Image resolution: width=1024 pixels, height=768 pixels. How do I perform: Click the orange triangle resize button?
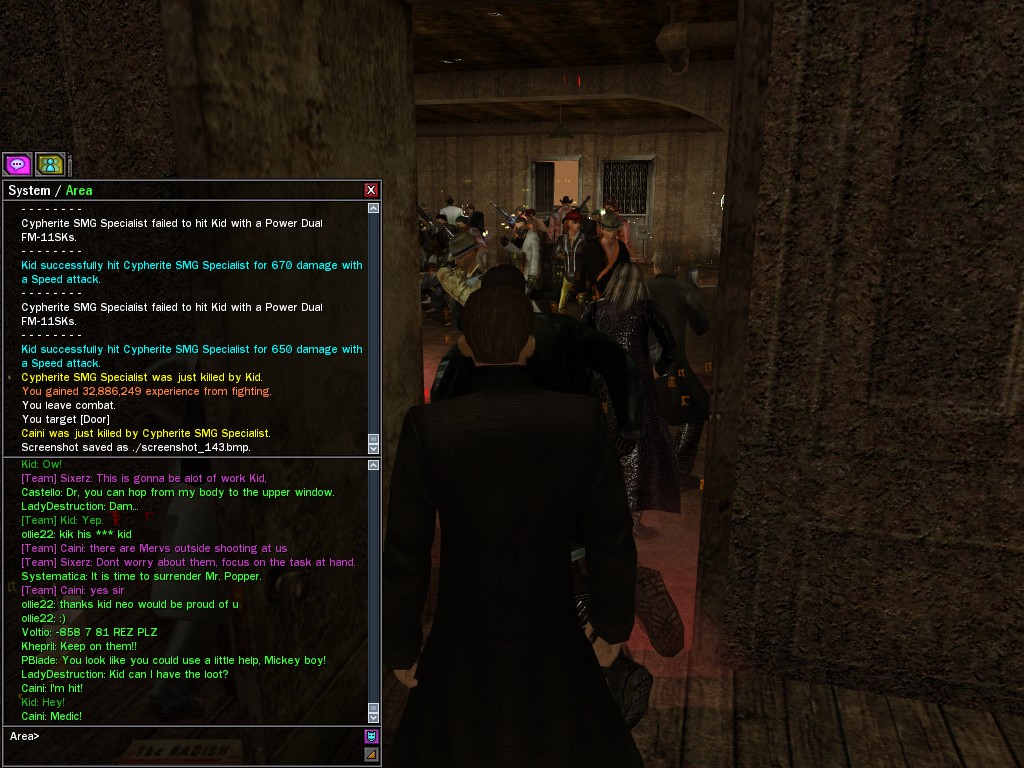(x=371, y=754)
